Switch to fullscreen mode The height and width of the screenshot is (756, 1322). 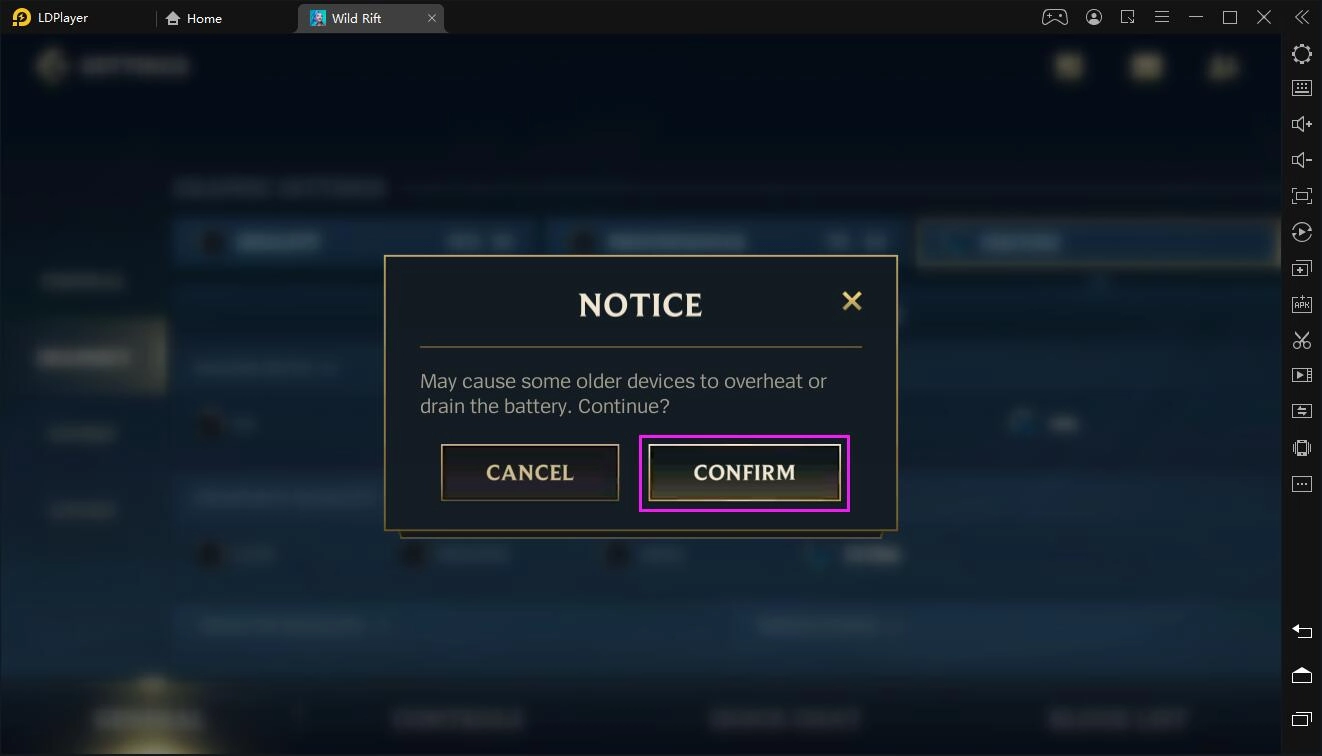(1301, 196)
